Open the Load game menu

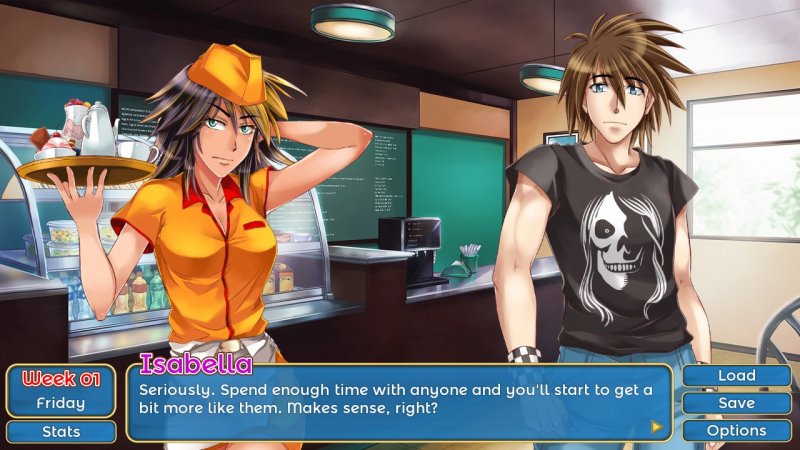(x=736, y=376)
